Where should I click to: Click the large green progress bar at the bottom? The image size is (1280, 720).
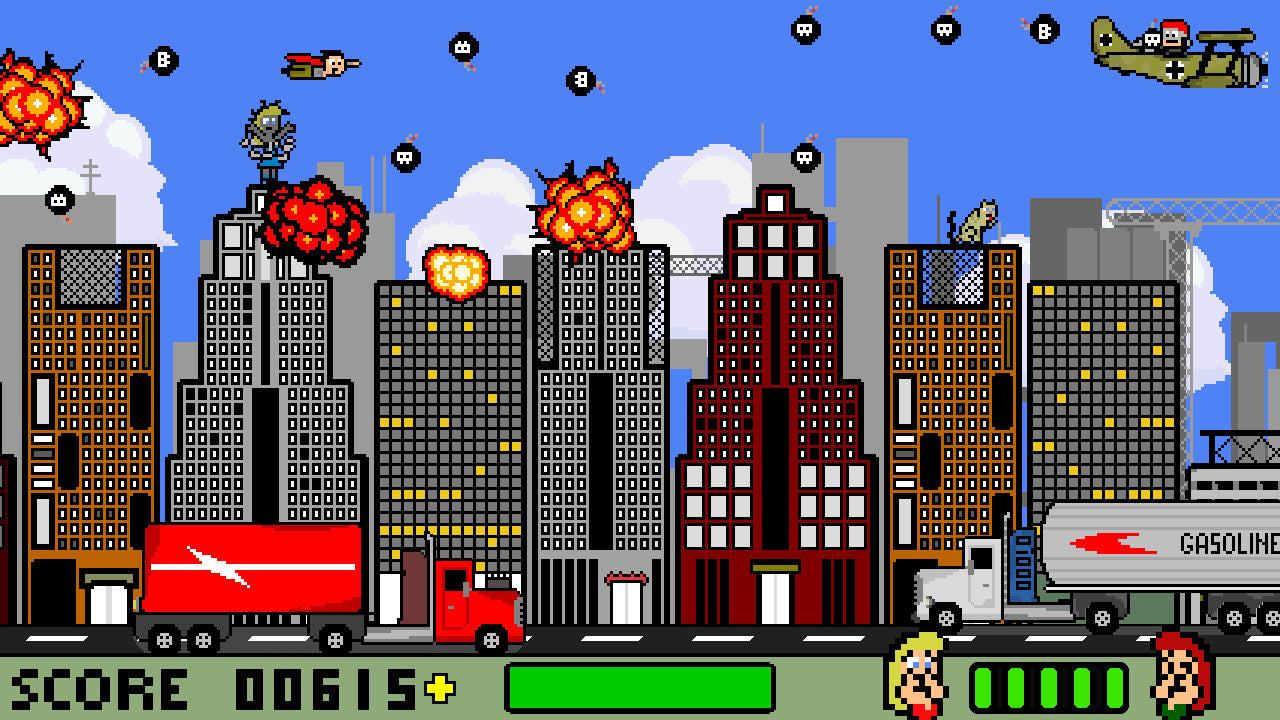click(x=640, y=686)
